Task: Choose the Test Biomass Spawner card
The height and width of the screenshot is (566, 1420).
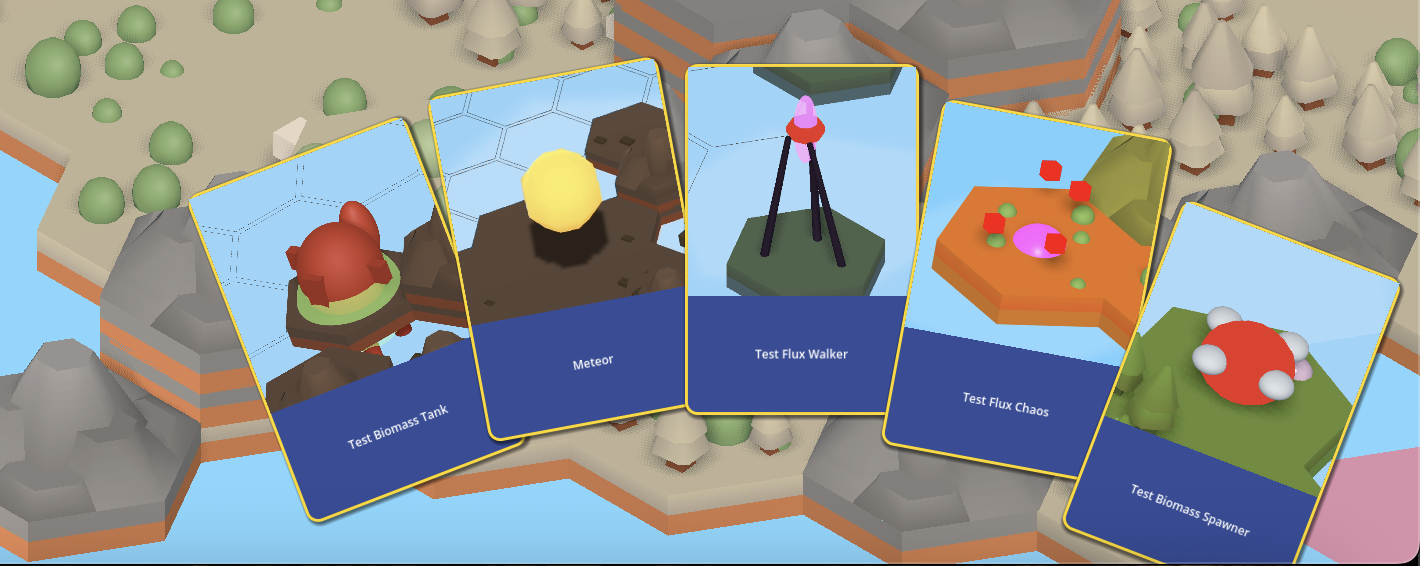Action: (x=1240, y=400)
